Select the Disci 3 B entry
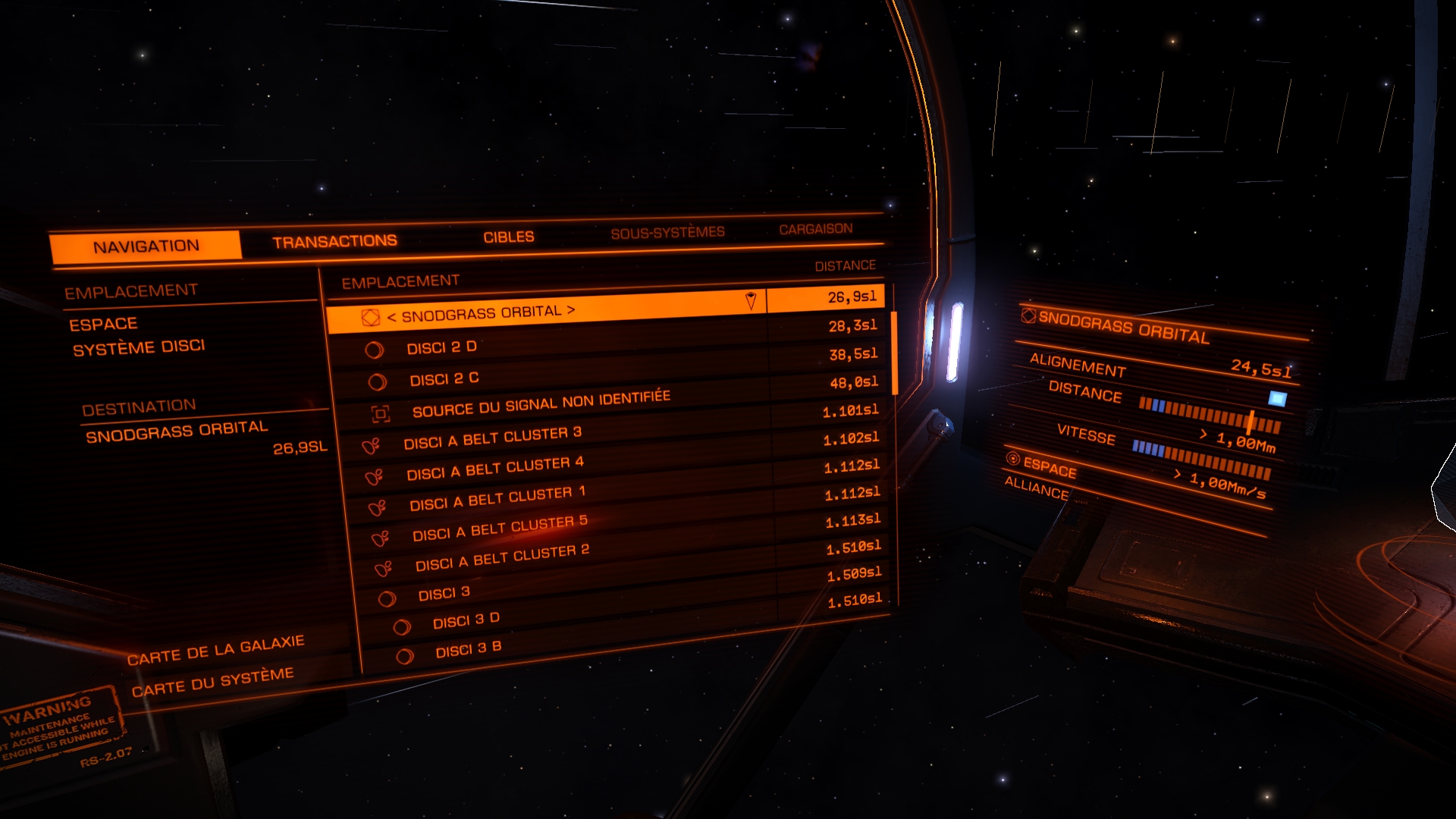The image size is (1456, 819). click(x=468, y=649)
